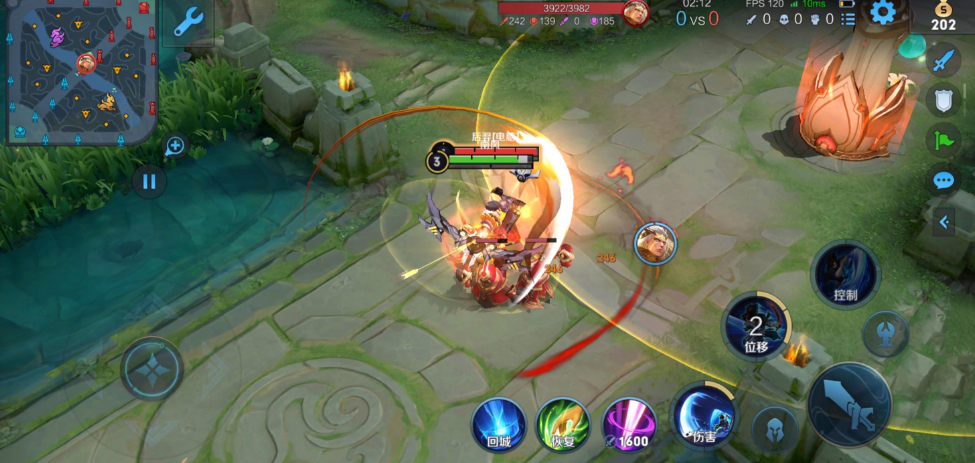Select the tower-attack button
The image size is (975, 463).
(885, 332)
